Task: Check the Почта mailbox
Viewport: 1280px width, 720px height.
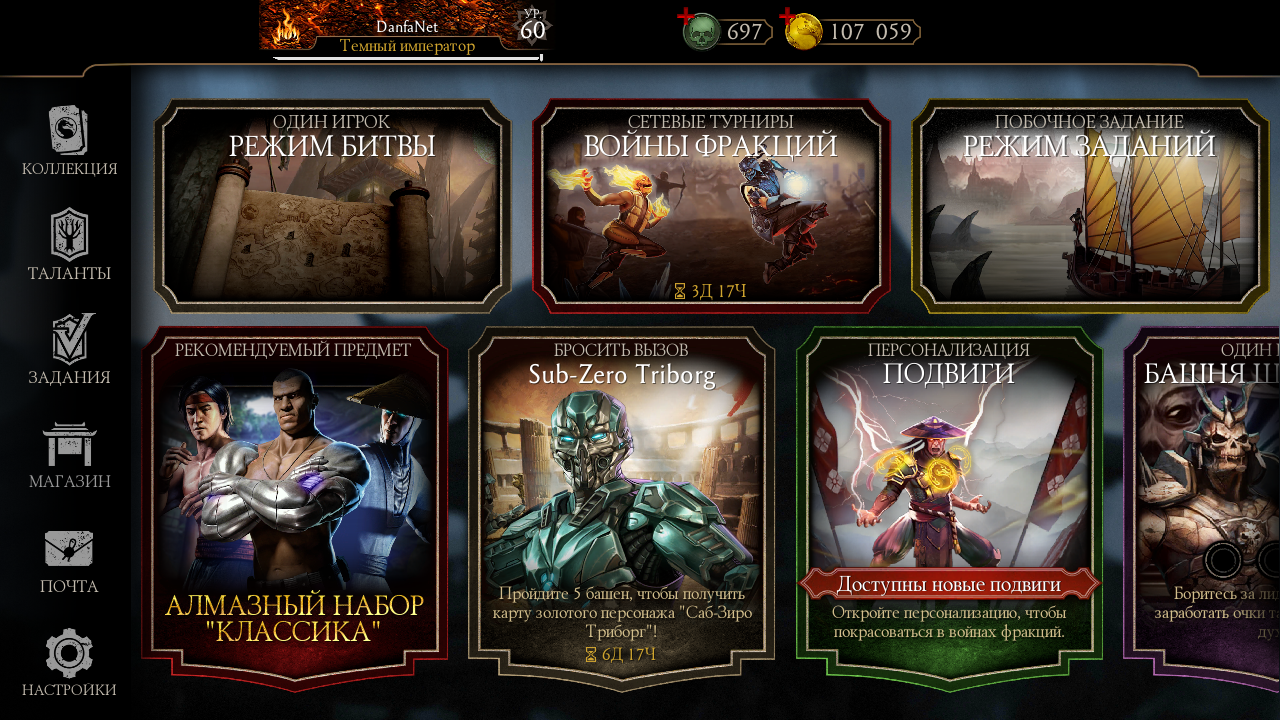Action: point(69,560)
